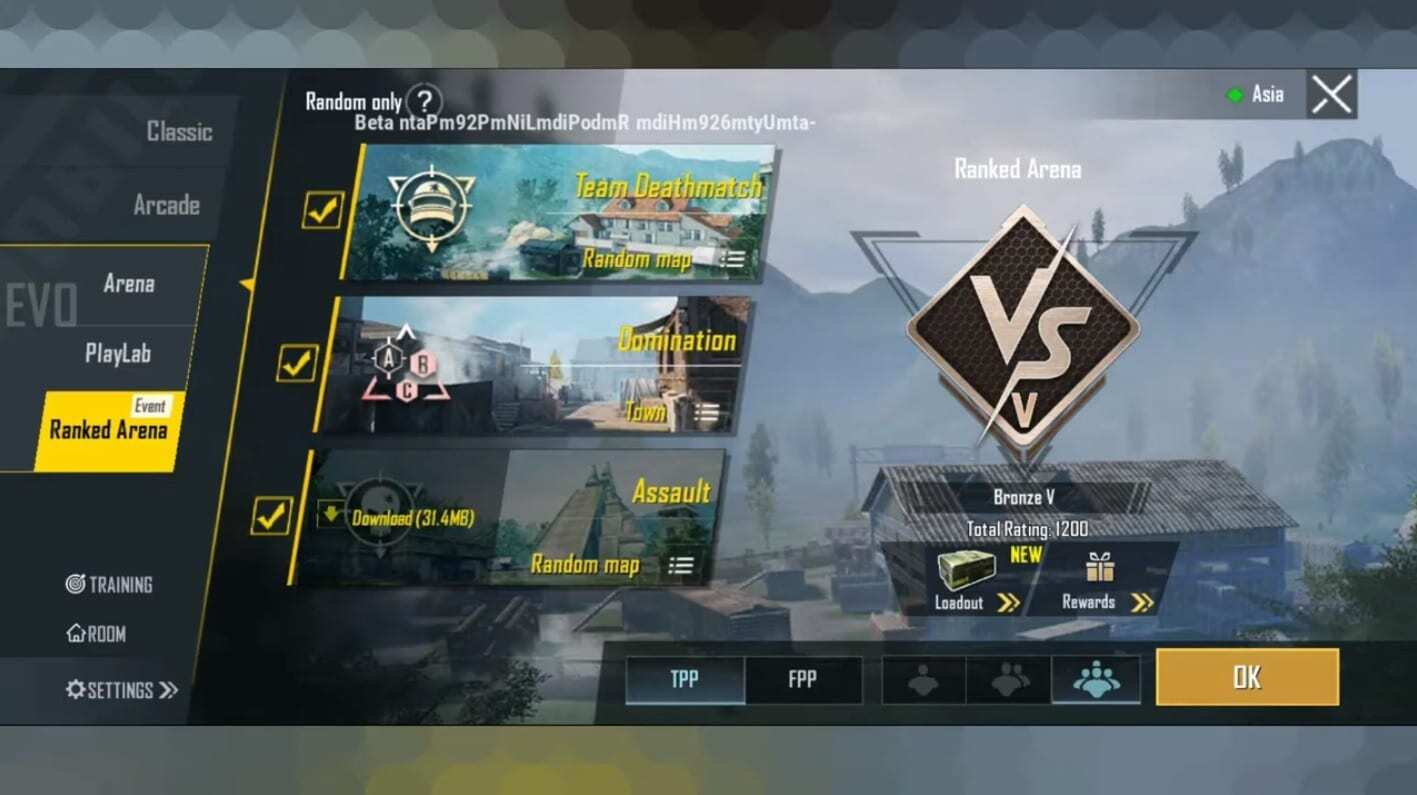Image resolution: width=1417 pixels, height=795 pixels.
Task: Choose the PlayLab tab
Action: 118,354
